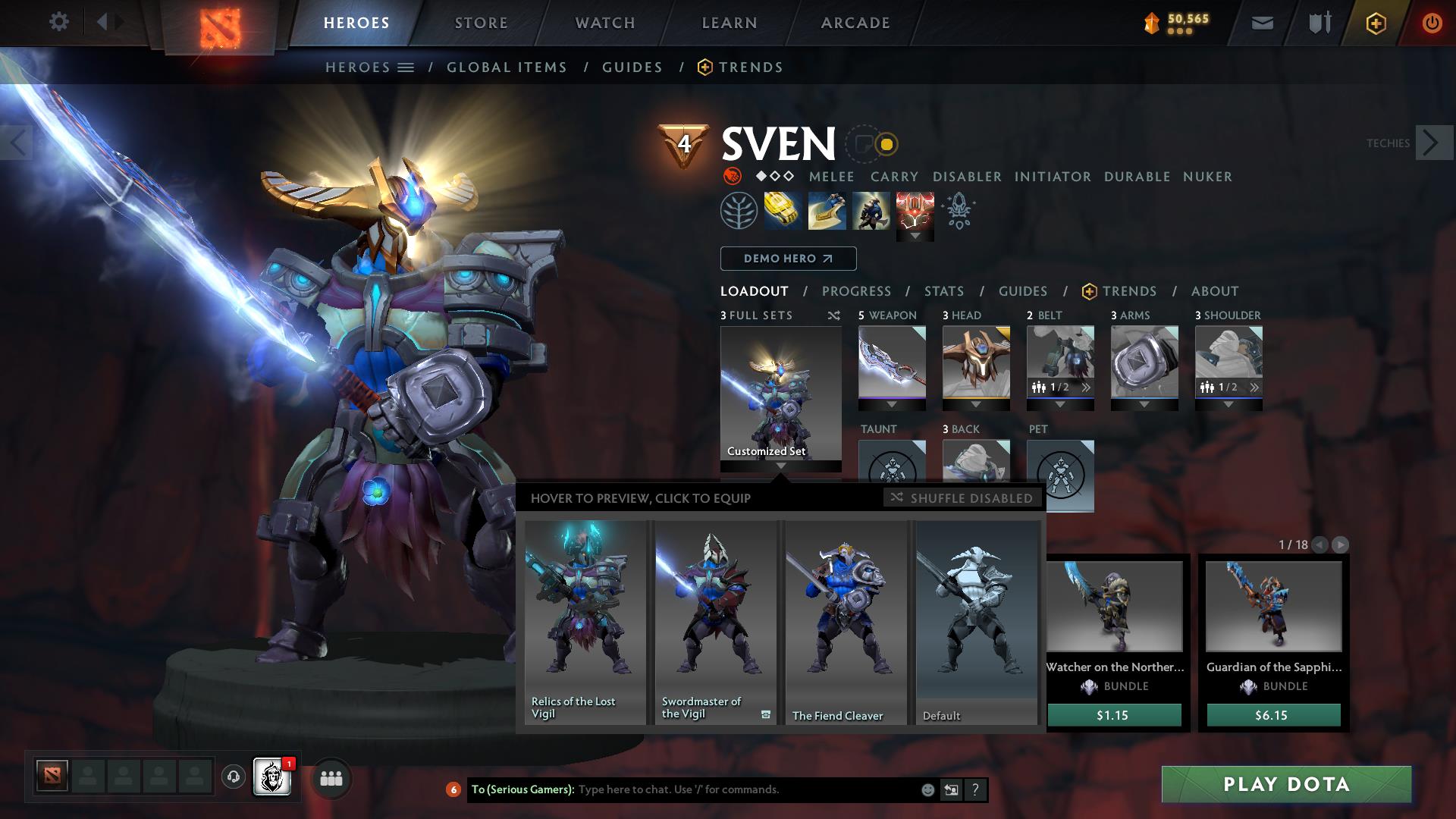Expand belt style options with the double chevron
The width and height of the screenshot is (1456, 819).
pyautogui.click(x=1087, y=387)
